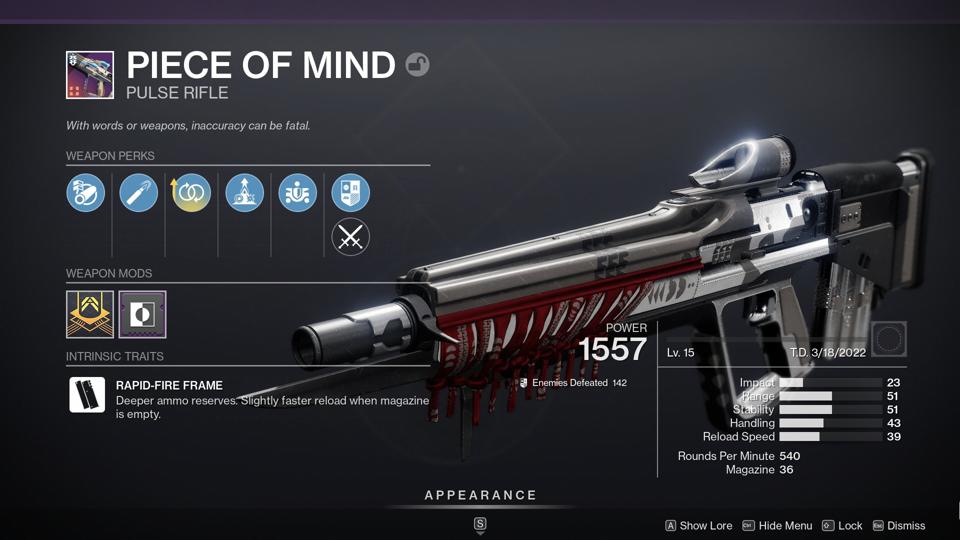Image resolution: width=960 pixels, height=540 pixels.
Task: Select the upward arrow trait perk
Action: coord(244,193)
